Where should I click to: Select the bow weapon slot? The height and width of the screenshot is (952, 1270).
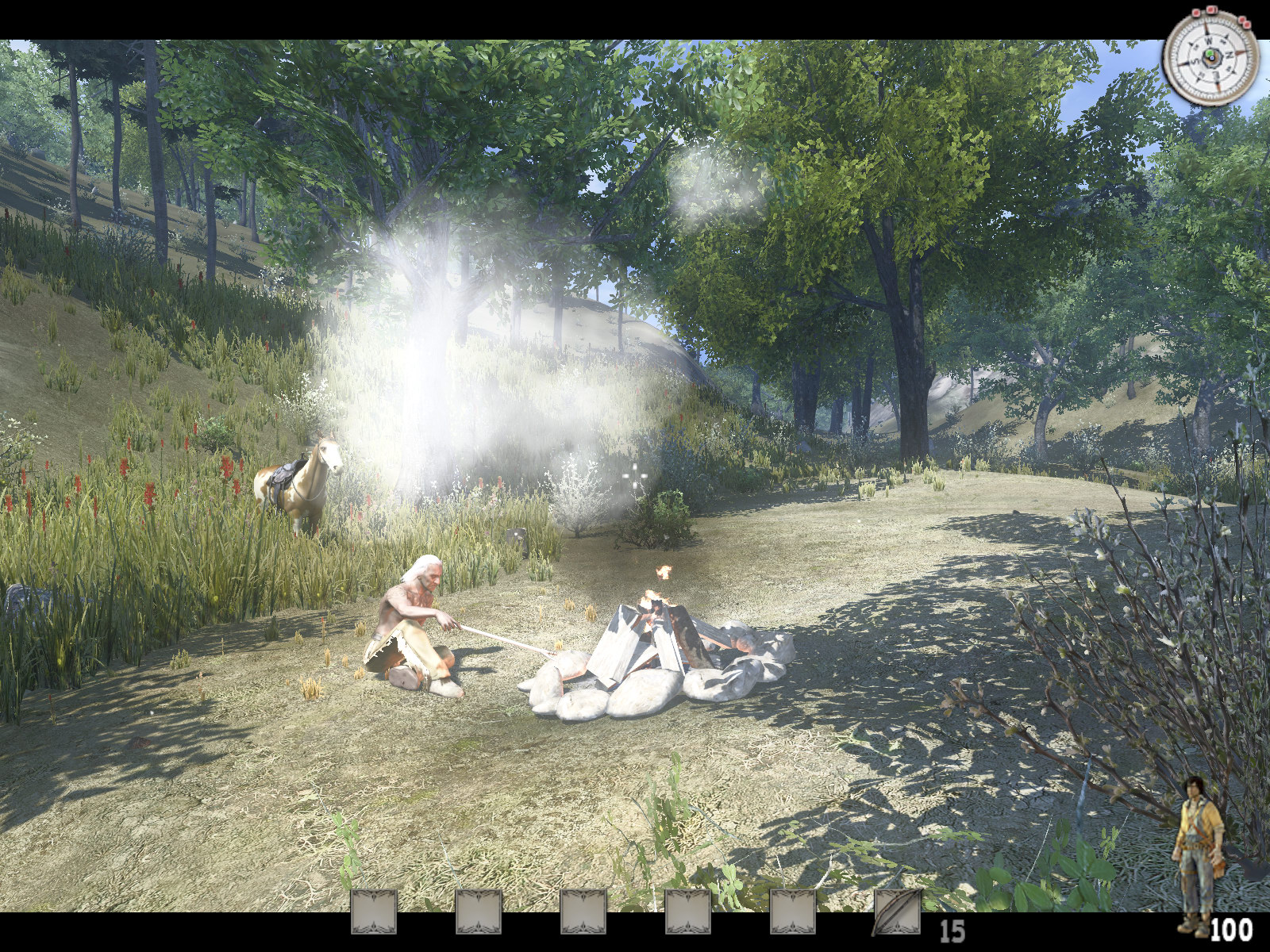[x=897, y=912]
